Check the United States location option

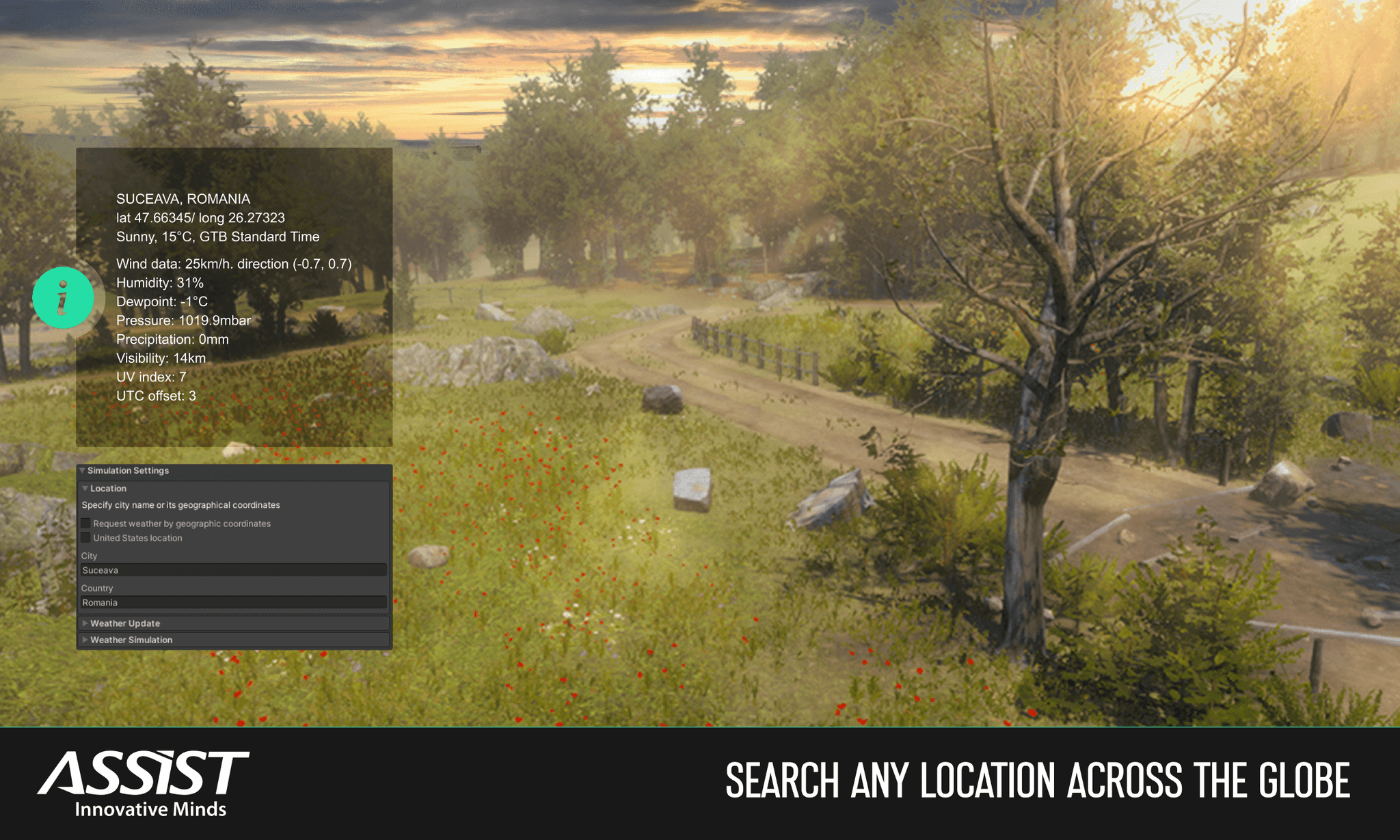coord(86,537)
